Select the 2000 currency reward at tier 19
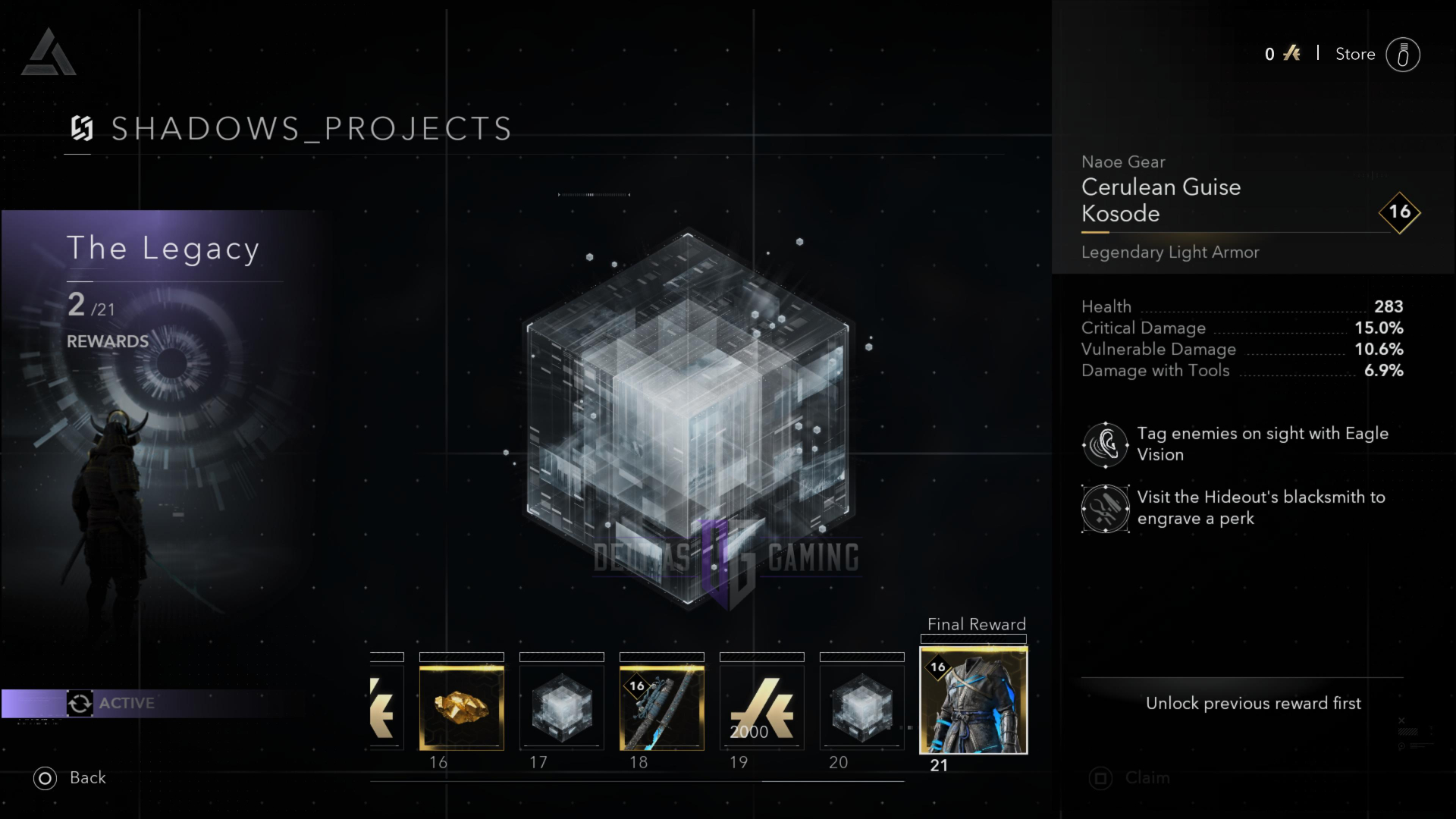 click(x=761, y=708)
